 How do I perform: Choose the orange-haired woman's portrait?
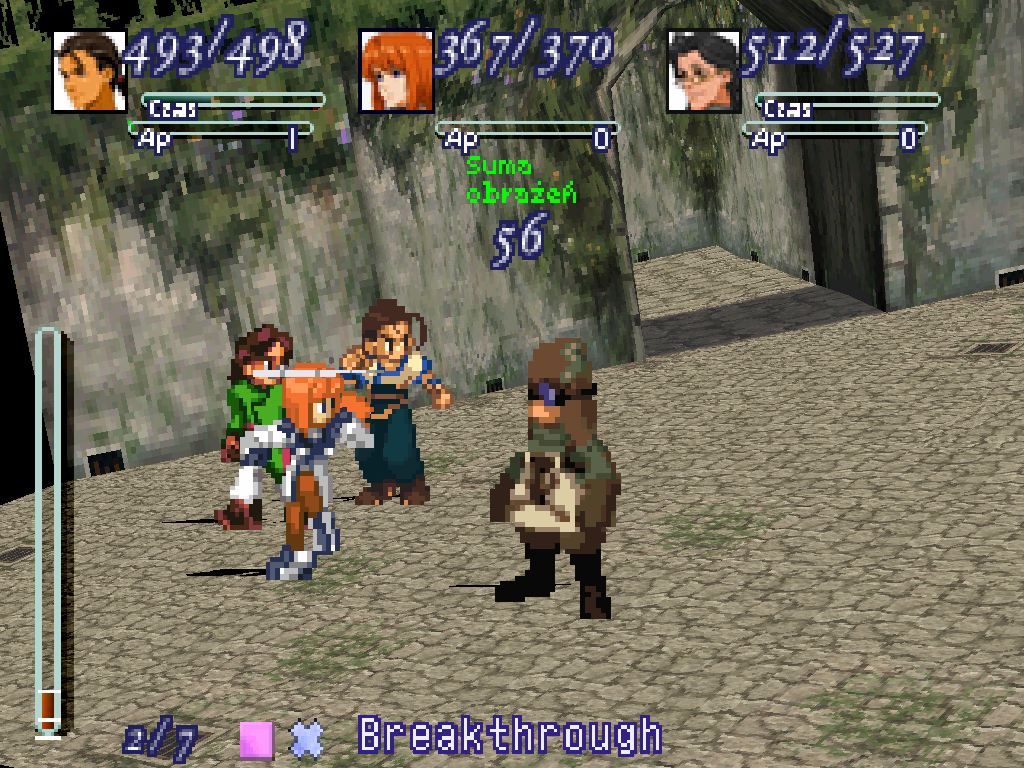pyautogui.click(x=396, y=70)
